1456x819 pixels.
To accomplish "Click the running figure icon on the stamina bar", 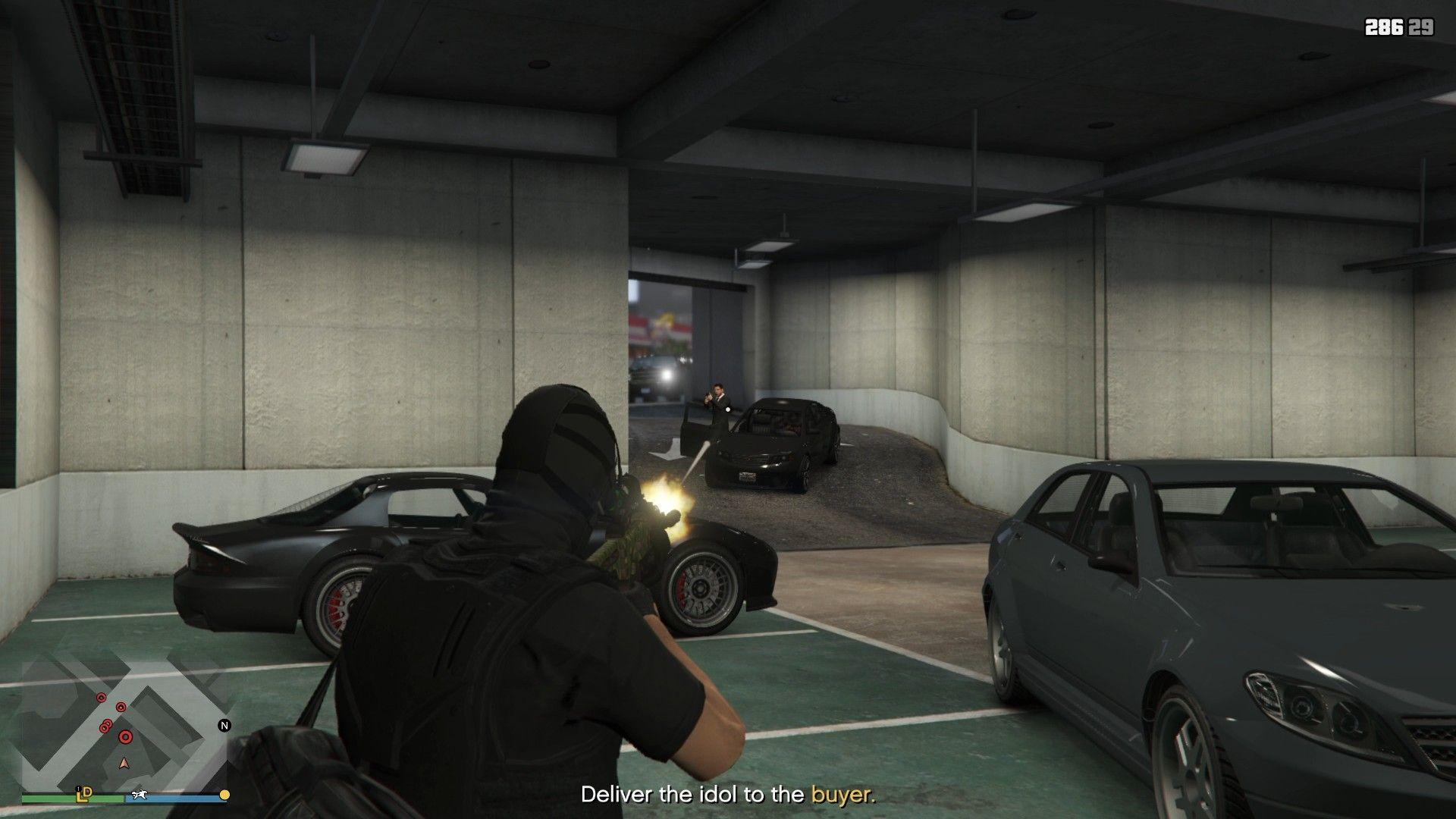I will (x=139, y=795).
